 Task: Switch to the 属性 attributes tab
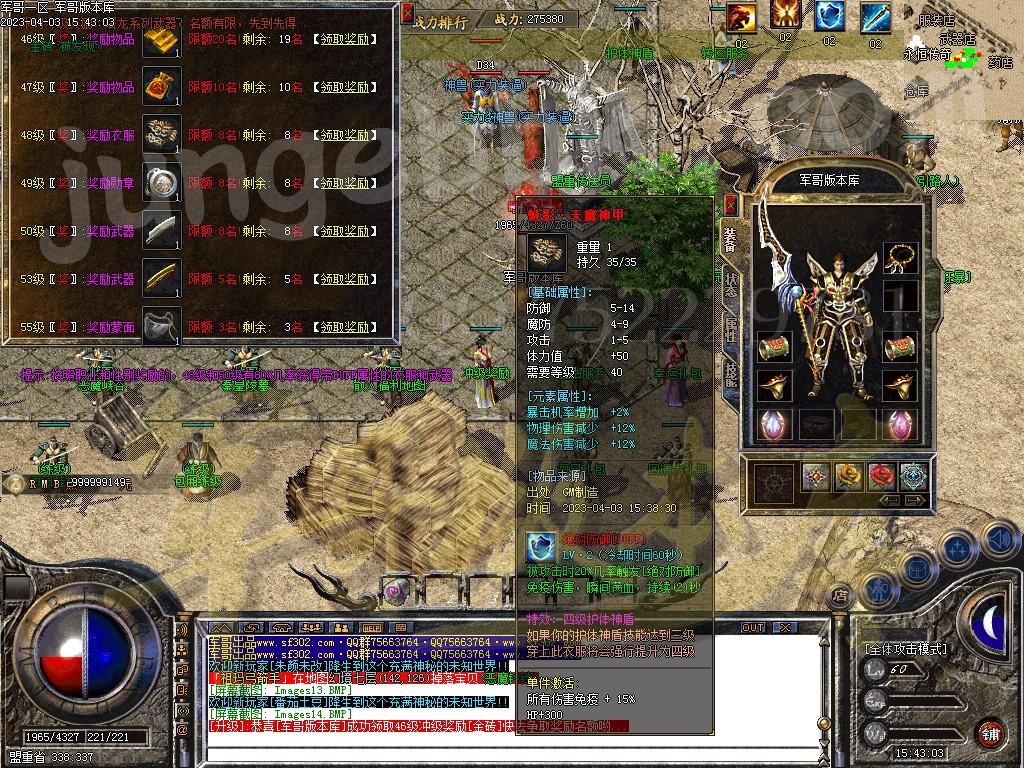point(731,330)
